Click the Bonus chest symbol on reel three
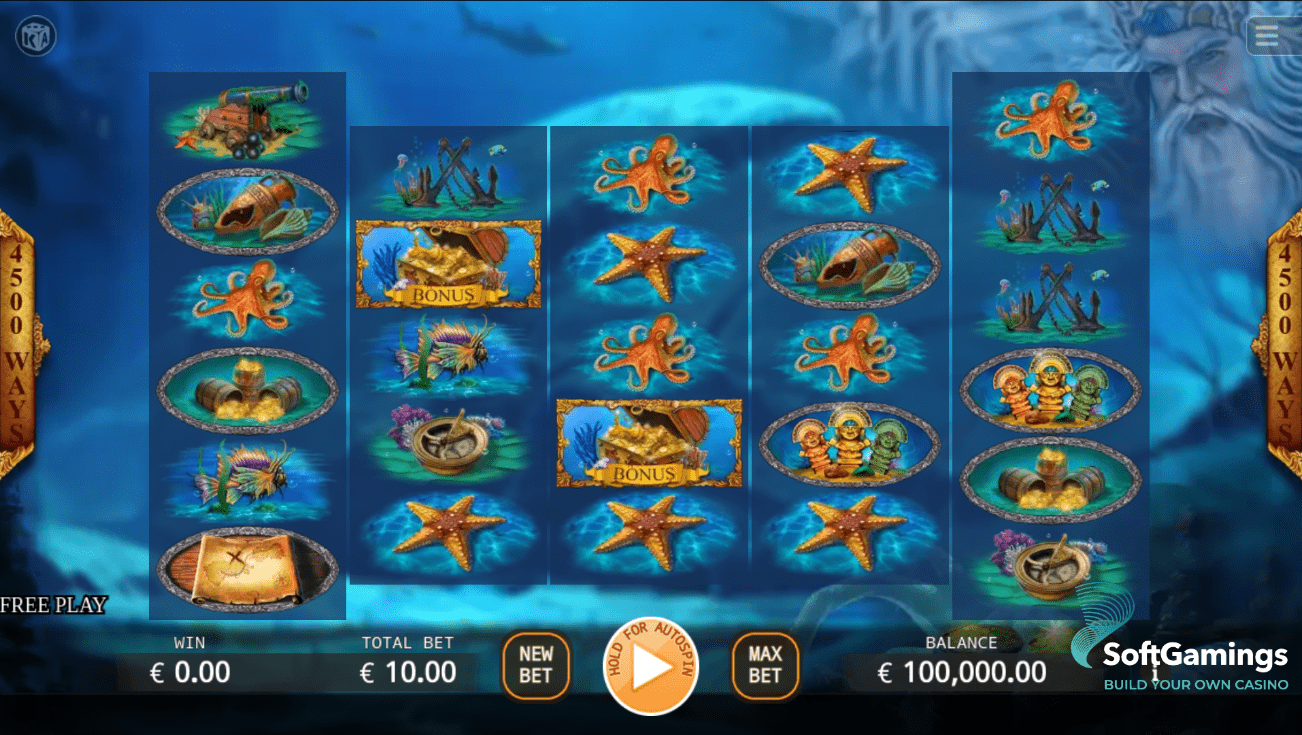The height and width of the screenshot is (735, 1302). point(648,443)
